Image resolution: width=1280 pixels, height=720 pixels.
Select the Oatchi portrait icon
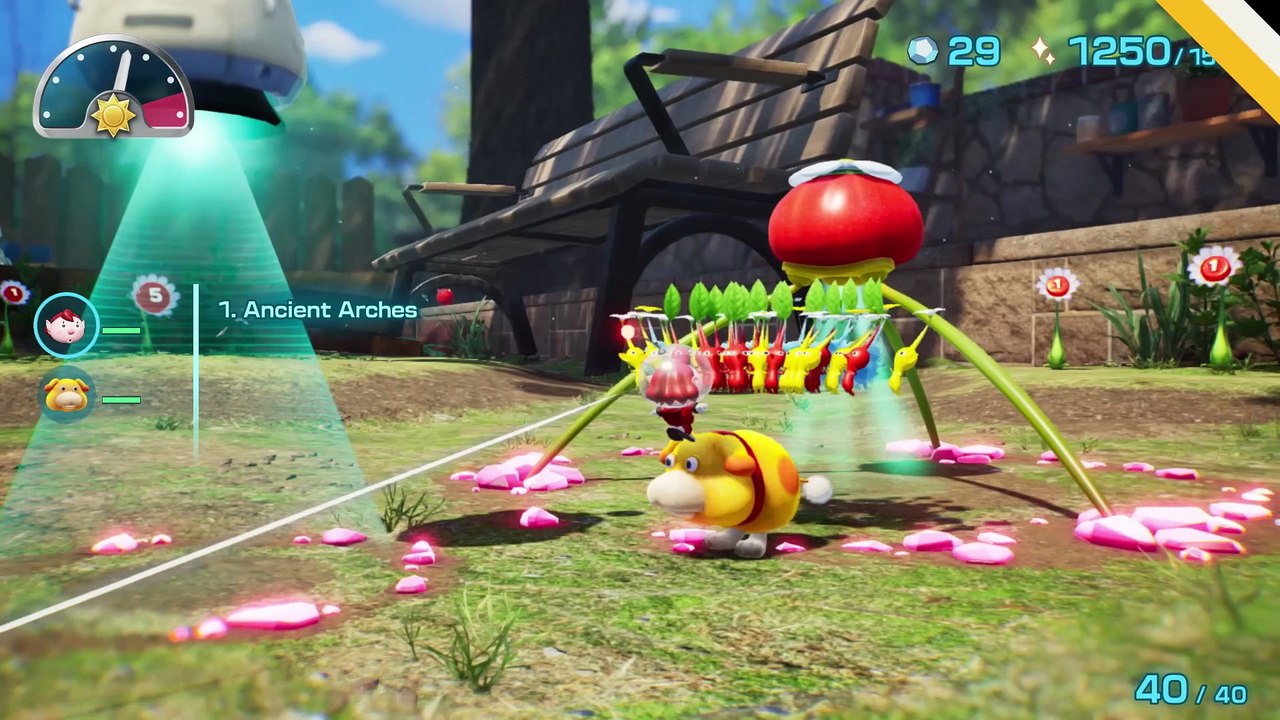click(67, 395)
